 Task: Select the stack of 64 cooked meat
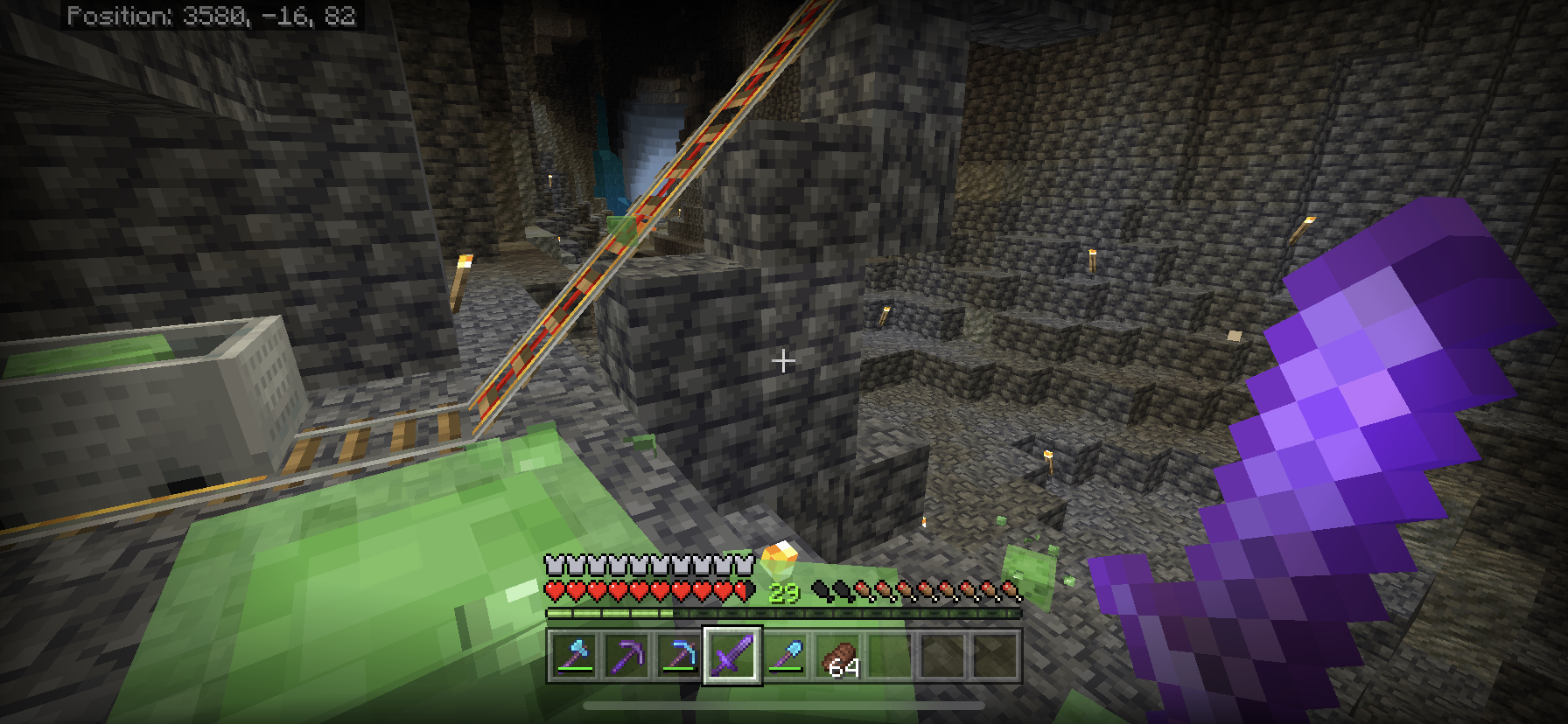[x=838, y=656]
